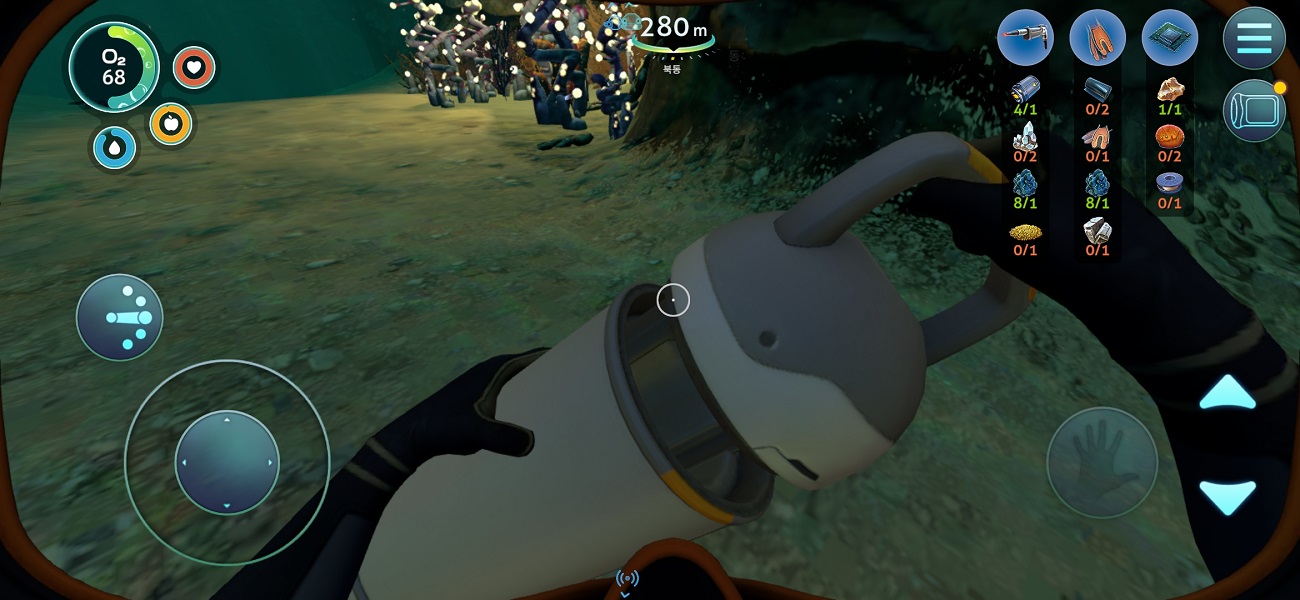
Task: Open the PDA tablet button
Action: point(1254,110)
